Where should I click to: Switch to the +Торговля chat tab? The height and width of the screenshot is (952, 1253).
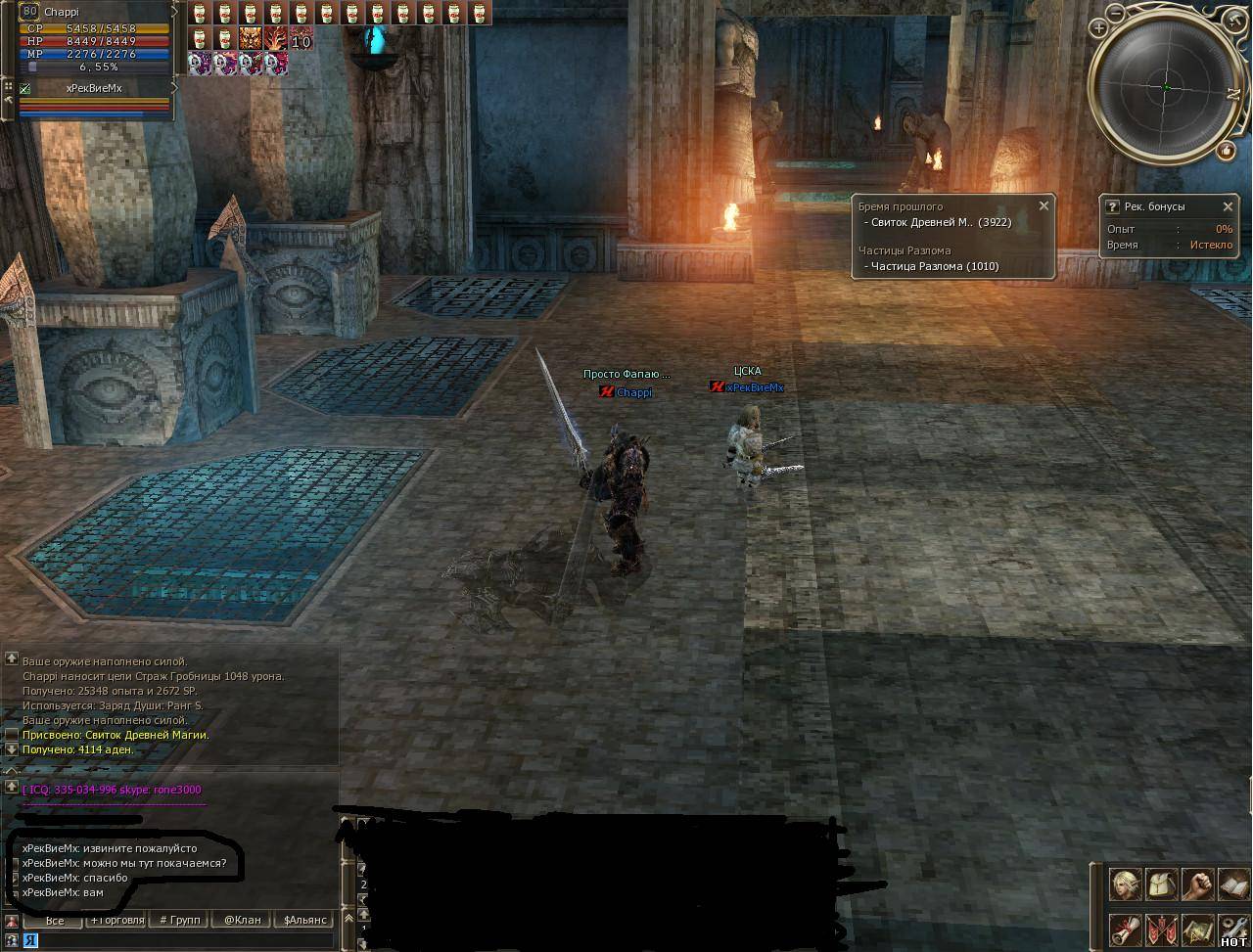tap(117, 921)
